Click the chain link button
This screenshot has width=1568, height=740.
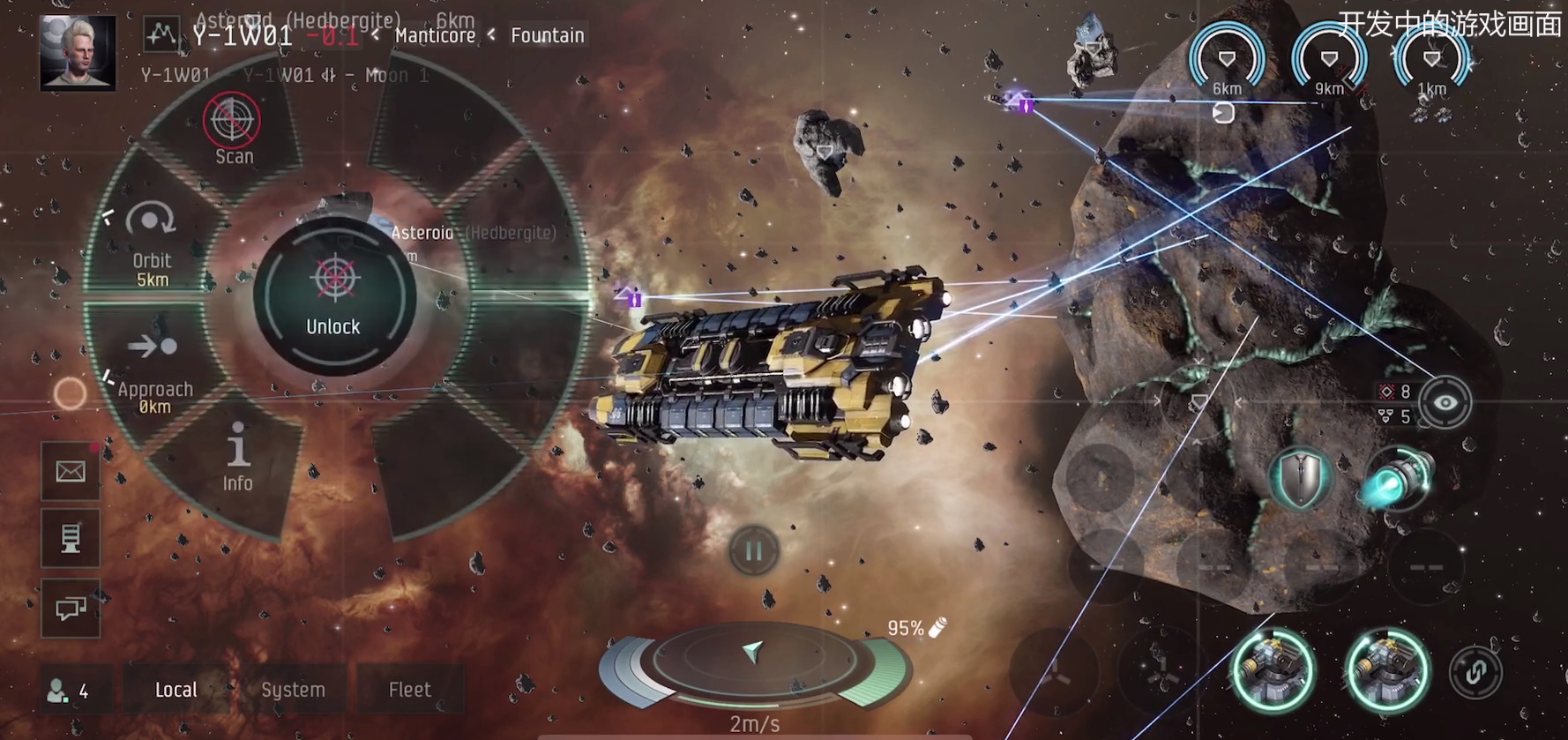[1475, 672]
